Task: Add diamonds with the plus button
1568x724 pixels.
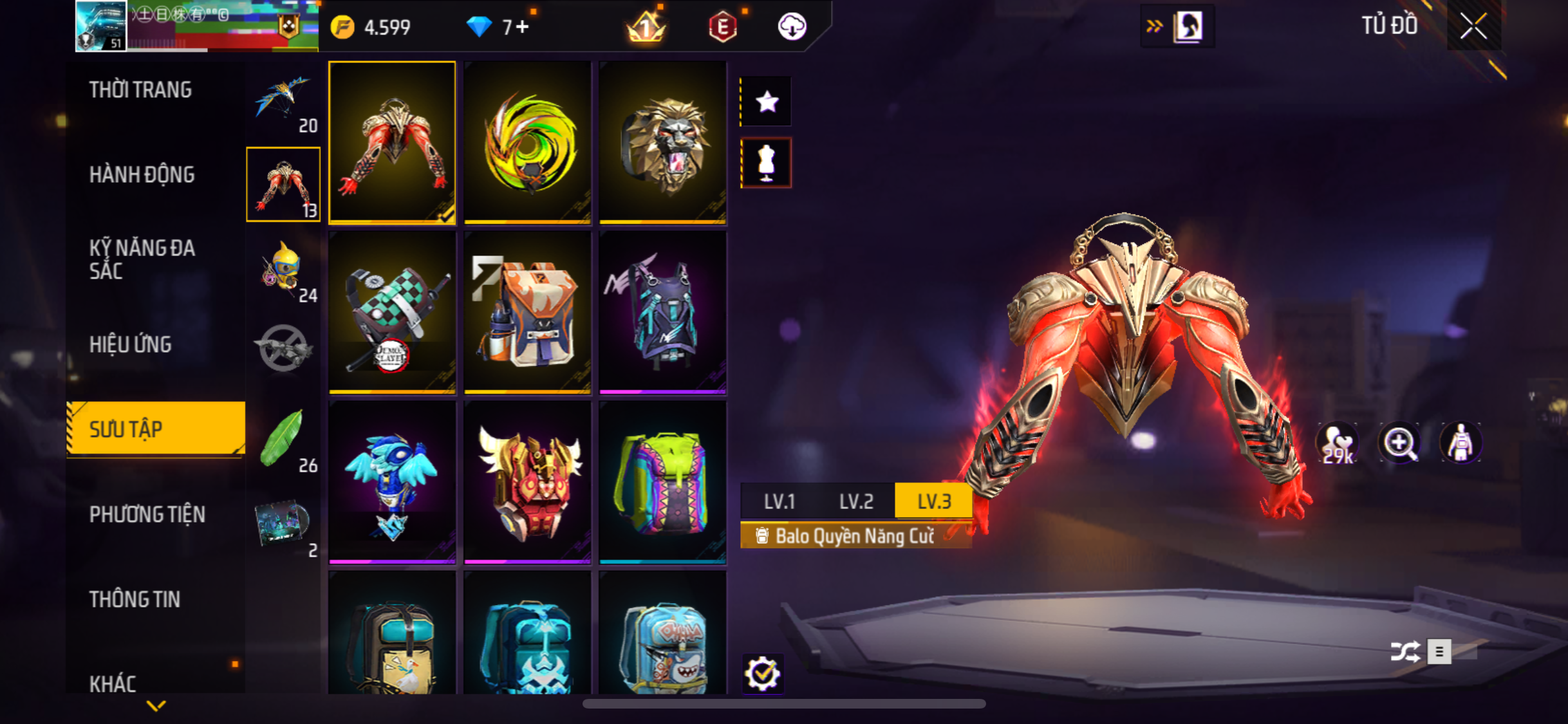Action: coord(522,27)
